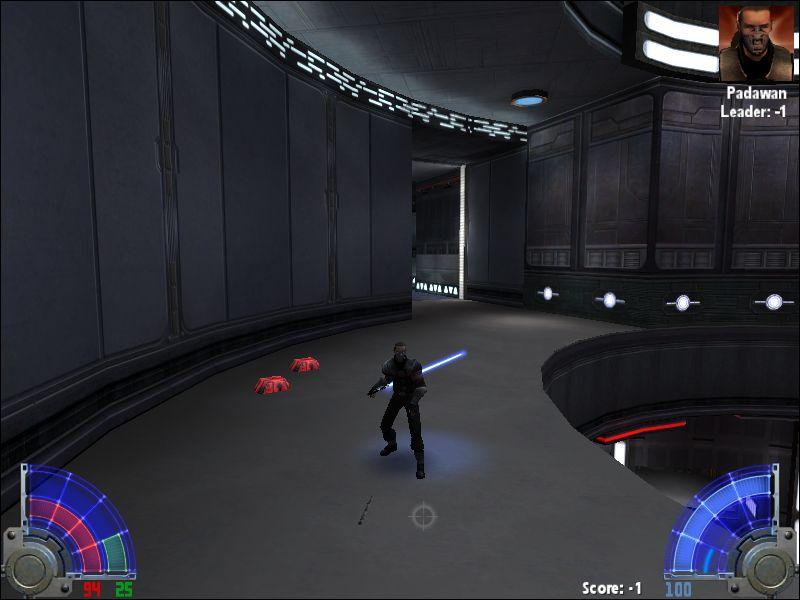Click the Padawan leader portrait
800x600 pixels.
click(x=756, y=44)
